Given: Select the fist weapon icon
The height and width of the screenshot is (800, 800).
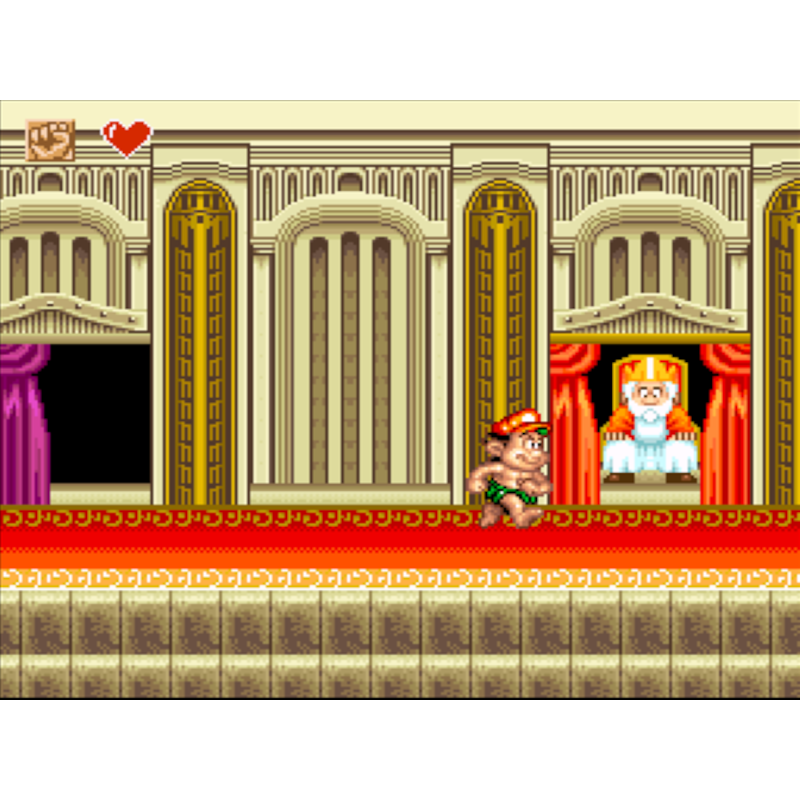Looking at the screenshot, I should click(50, 140).
